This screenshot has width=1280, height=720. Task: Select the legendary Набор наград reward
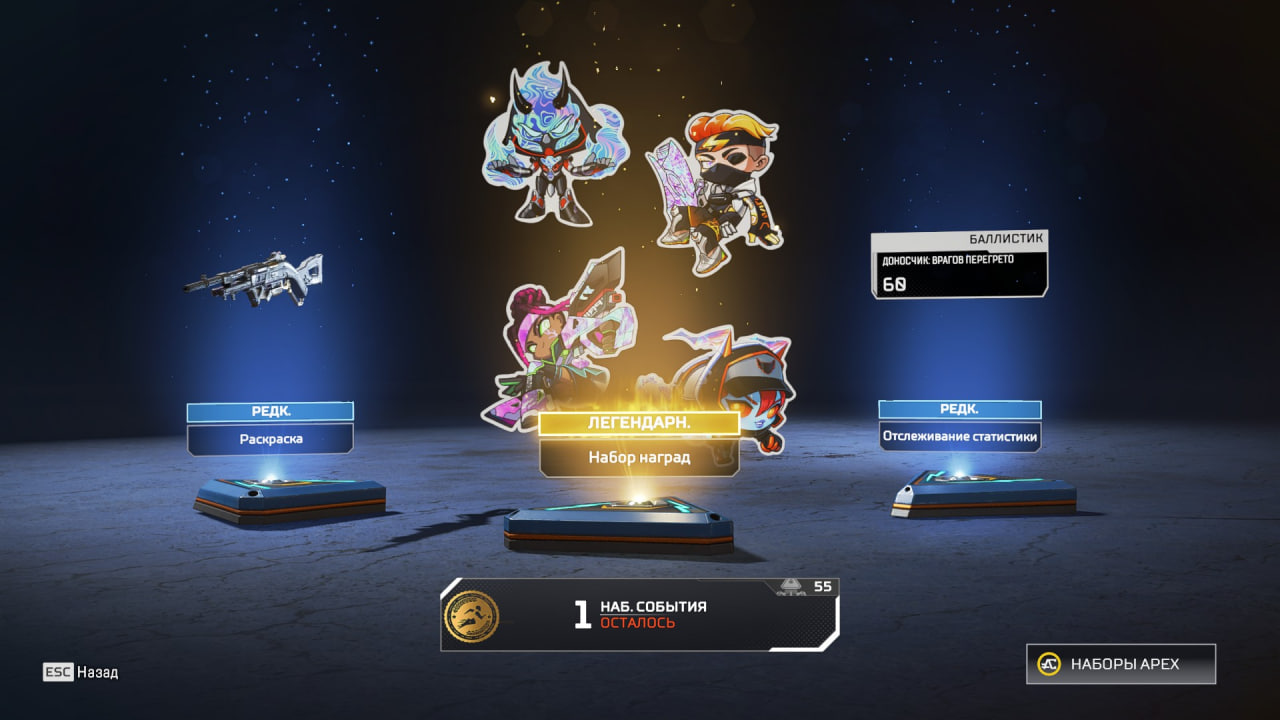pos(639,458)
